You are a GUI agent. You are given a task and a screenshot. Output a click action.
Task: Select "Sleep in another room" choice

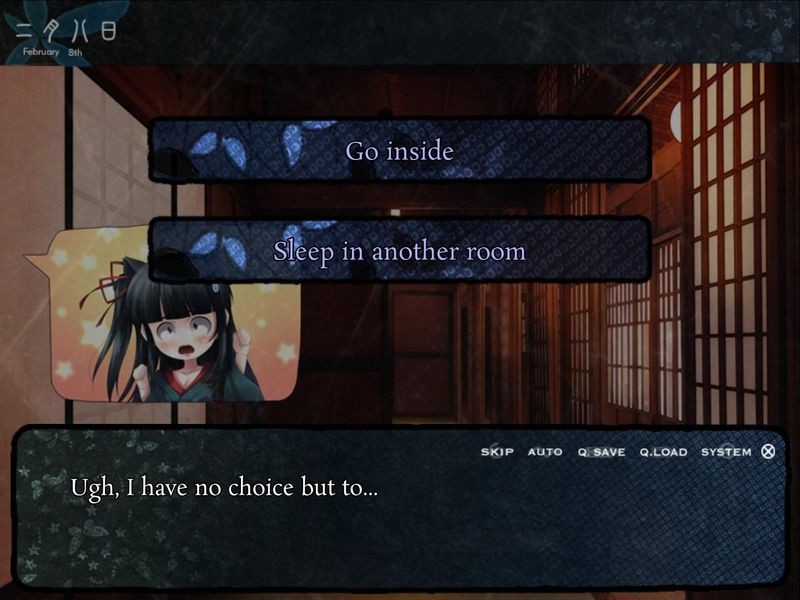tap(400, 250)
